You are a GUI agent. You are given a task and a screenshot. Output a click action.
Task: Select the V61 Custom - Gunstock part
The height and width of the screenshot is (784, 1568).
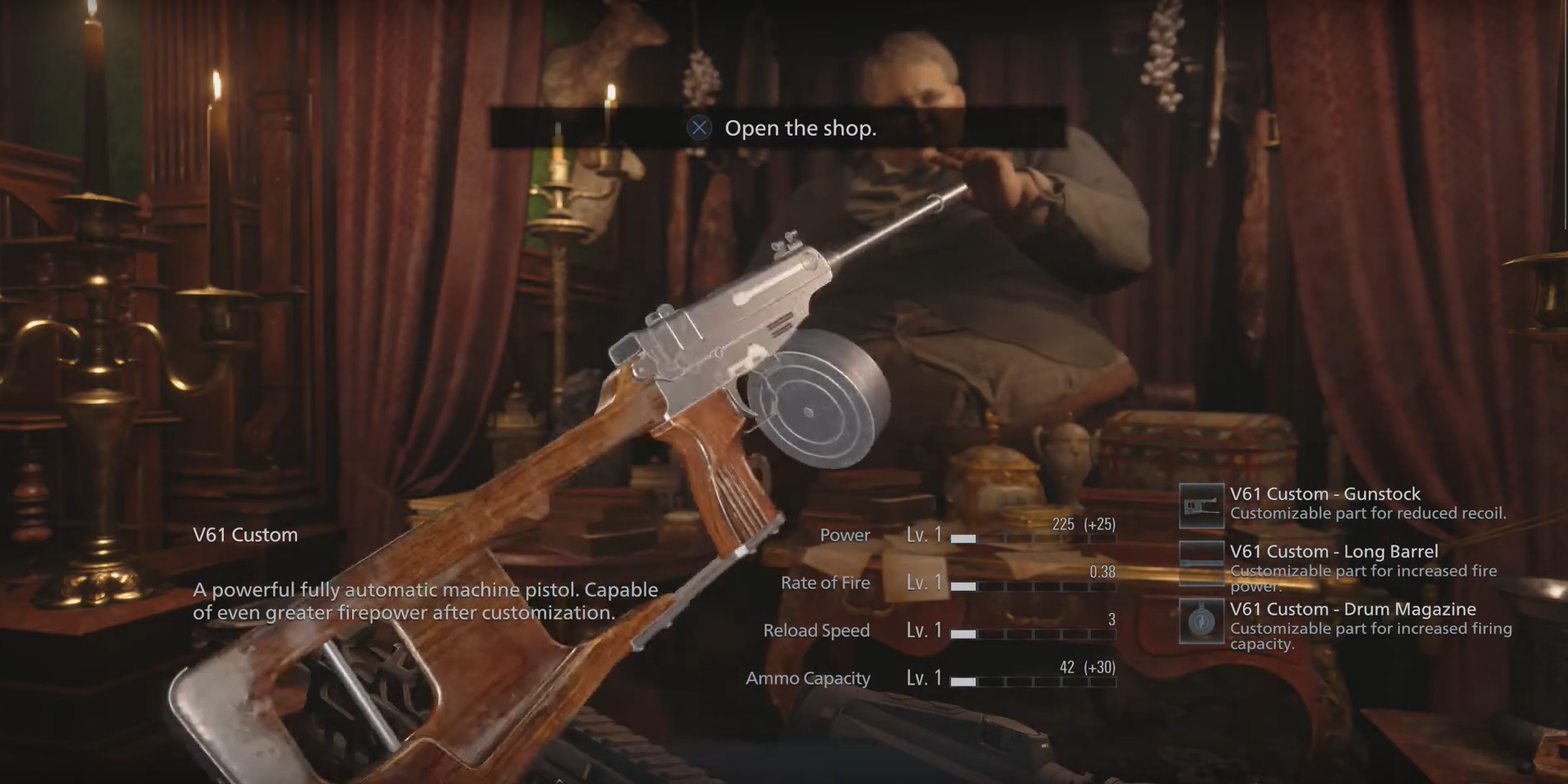(x=1324, y=494)
